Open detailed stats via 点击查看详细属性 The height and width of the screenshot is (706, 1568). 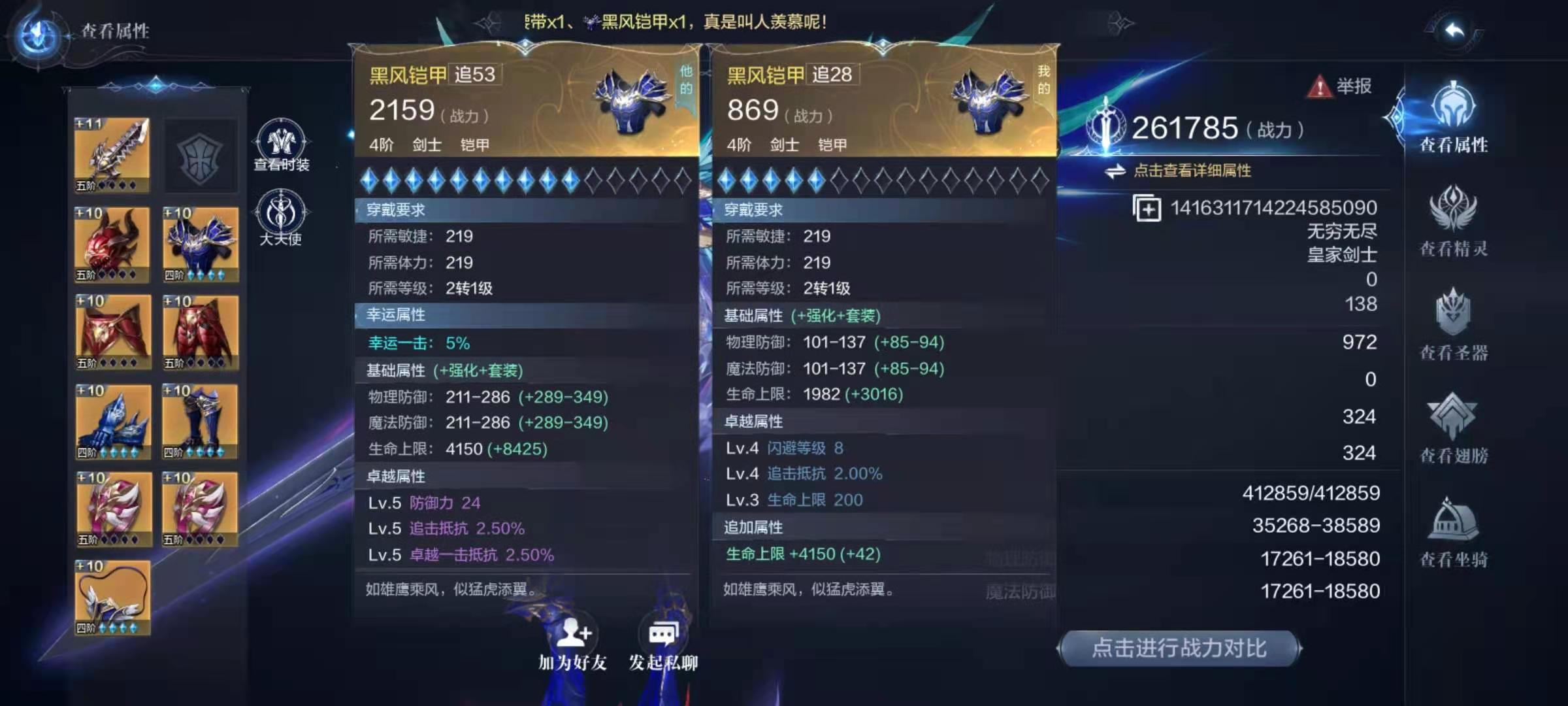pyautogui.click(x=1192, y=171)
